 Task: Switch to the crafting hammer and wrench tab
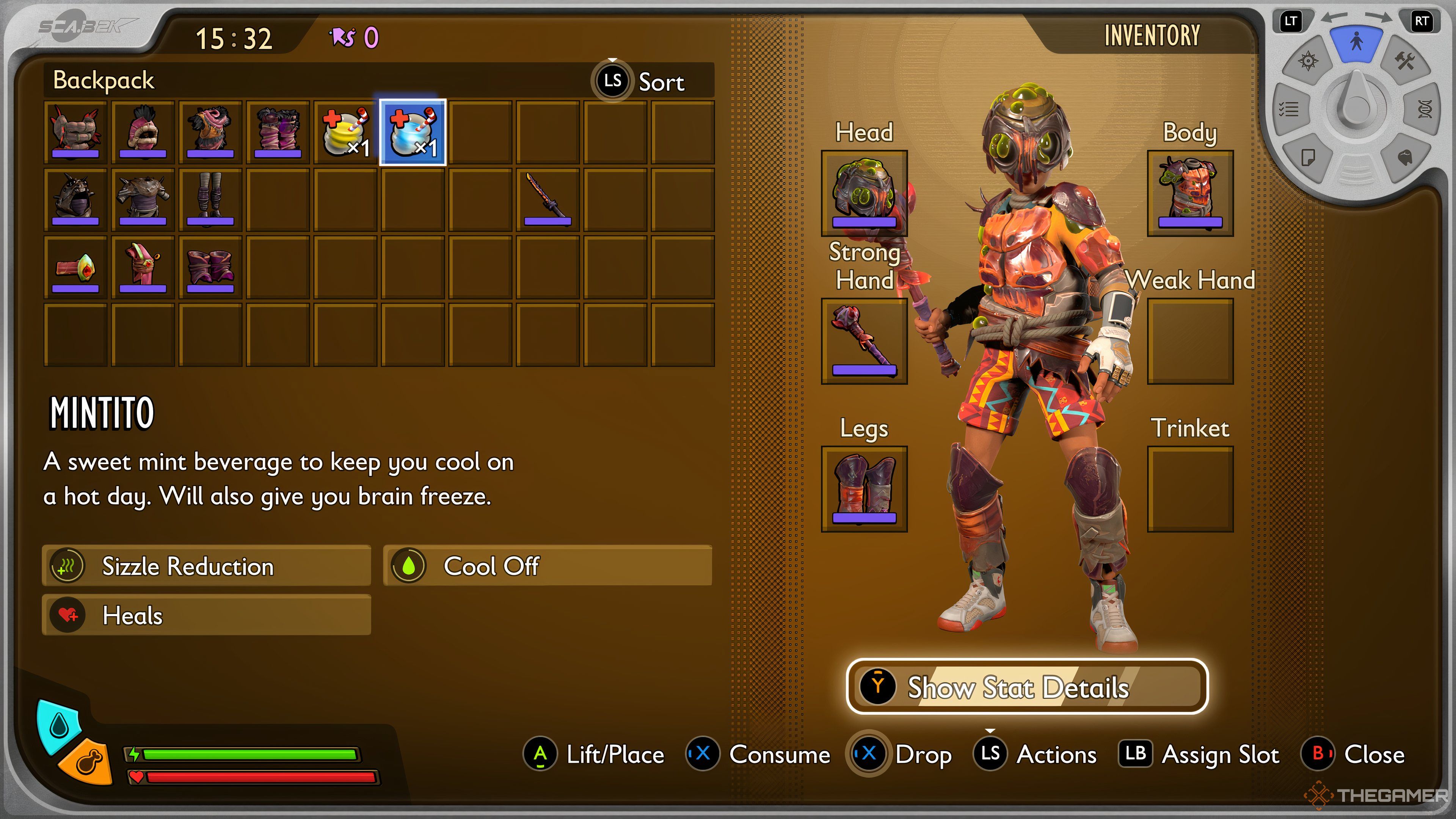pyautogui.click(x=1405, y=61)
